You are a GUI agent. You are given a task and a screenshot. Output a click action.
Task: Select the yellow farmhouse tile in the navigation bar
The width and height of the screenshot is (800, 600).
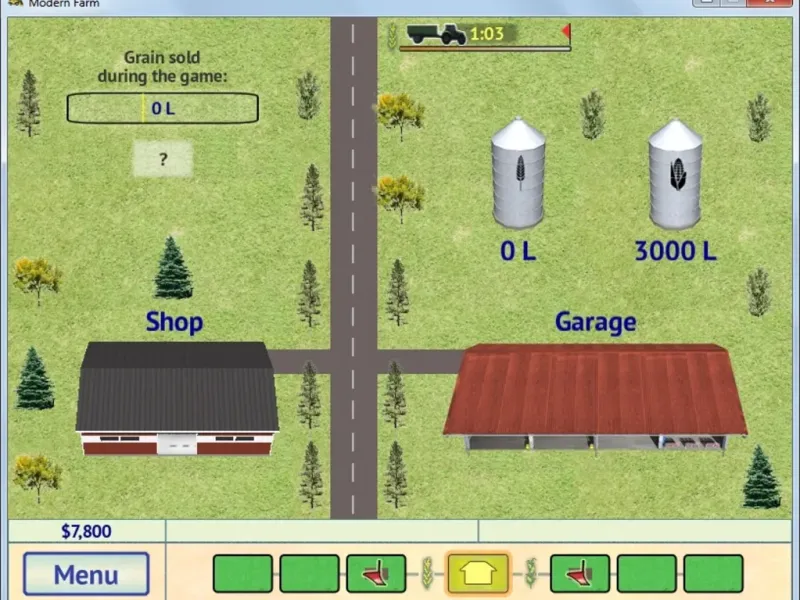478,574
